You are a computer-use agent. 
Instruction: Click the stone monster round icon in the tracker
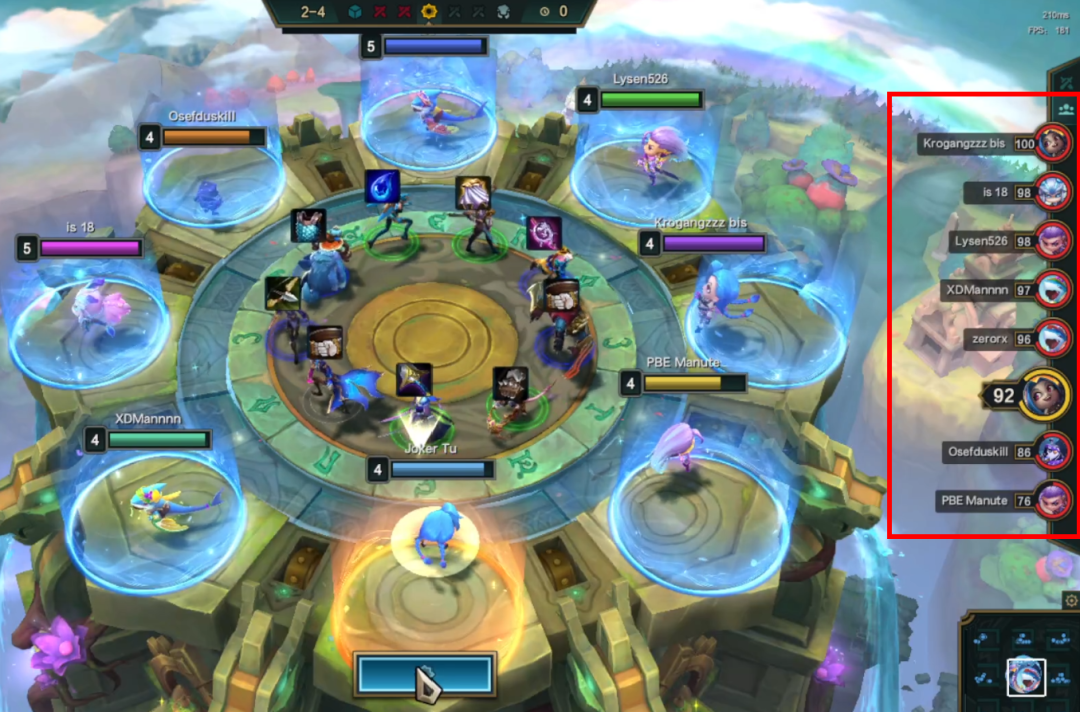(504, 12)
